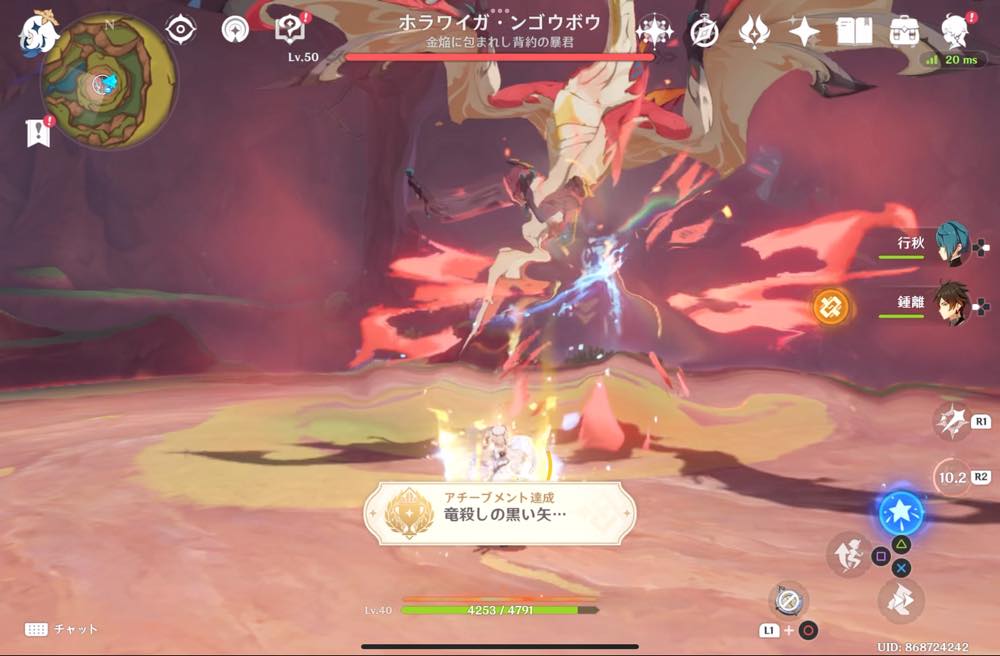
Task: Use the compass gadget icon
Action: tap(788, 599)
